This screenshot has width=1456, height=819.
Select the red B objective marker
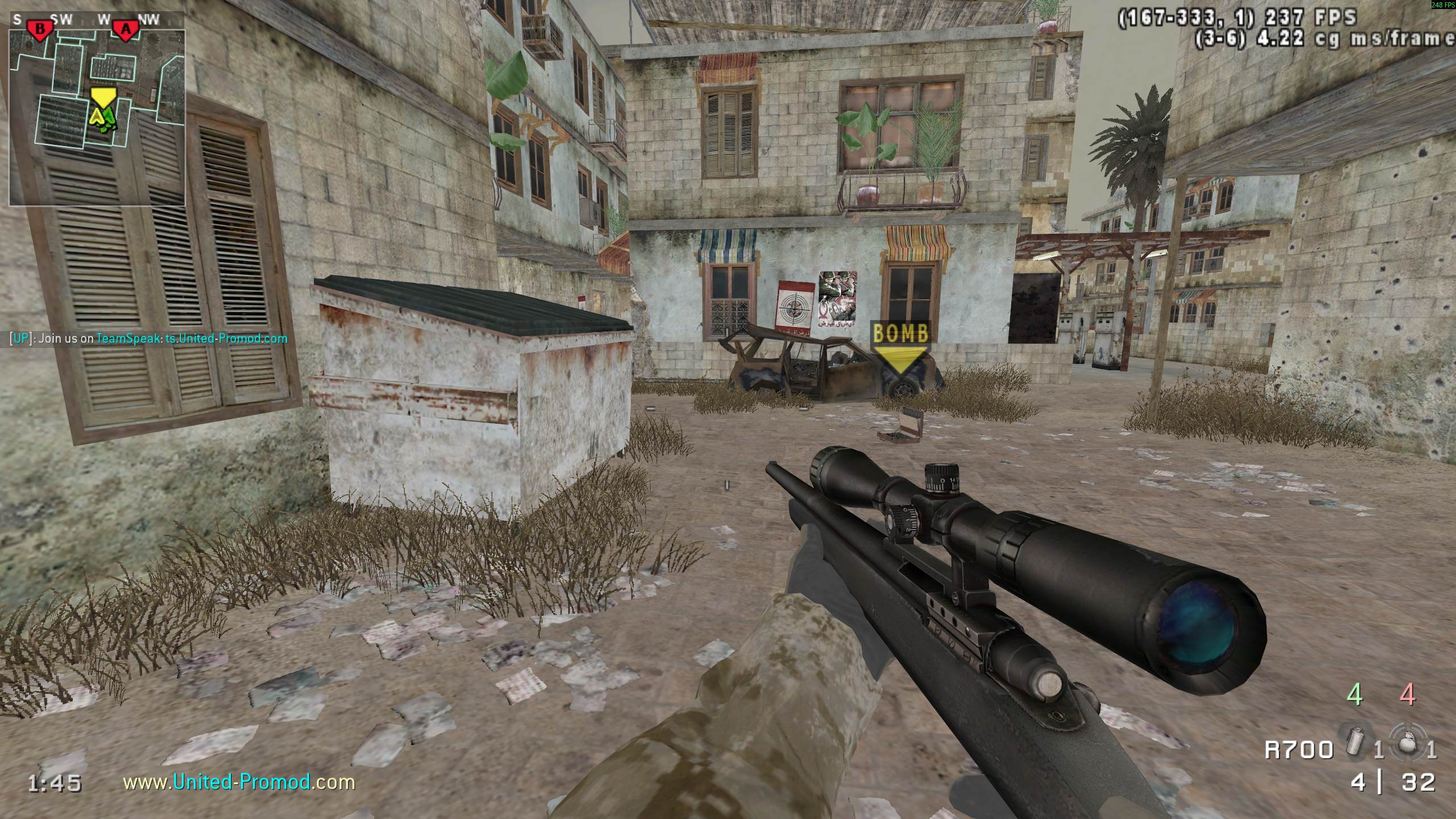[x=40, y=30]
